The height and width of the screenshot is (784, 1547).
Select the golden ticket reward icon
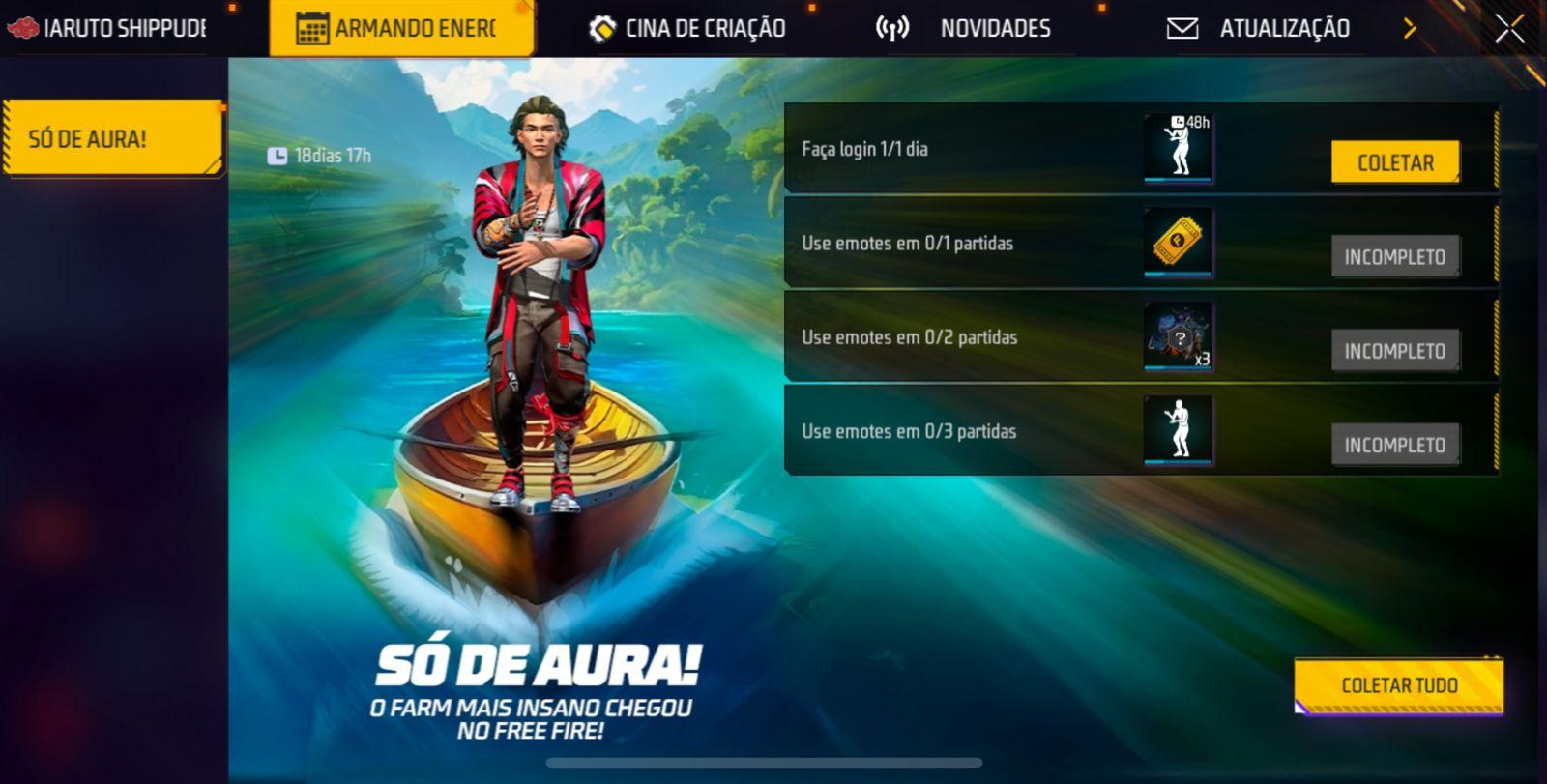point(1179,243)
